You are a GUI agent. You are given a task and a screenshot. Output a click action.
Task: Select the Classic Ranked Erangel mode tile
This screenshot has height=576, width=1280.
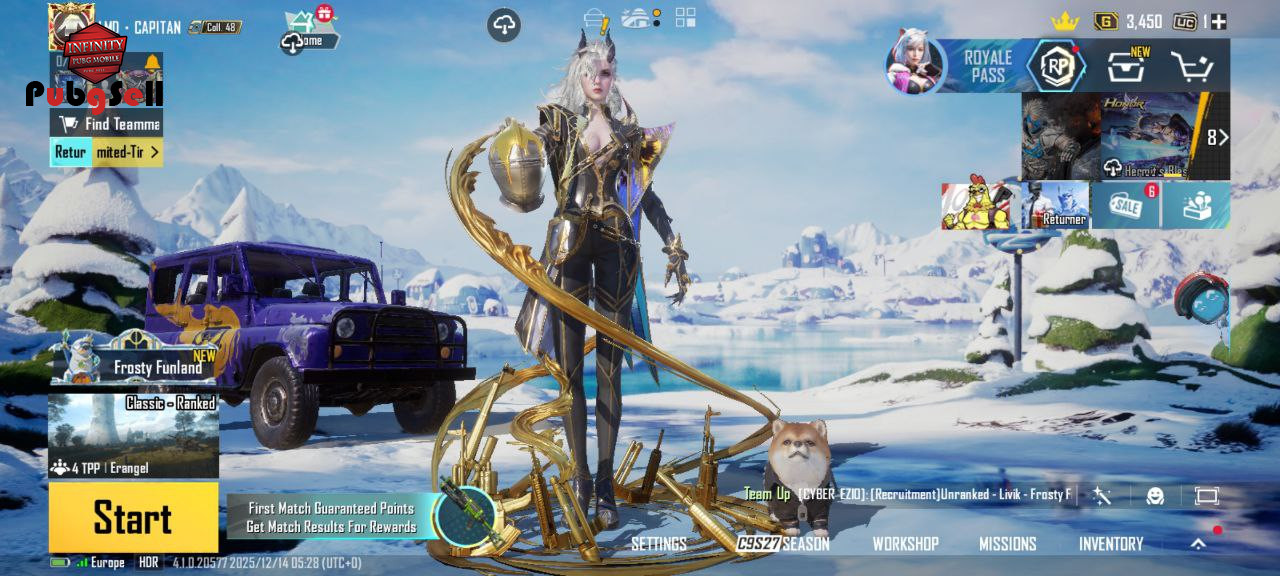coord(134,436)
